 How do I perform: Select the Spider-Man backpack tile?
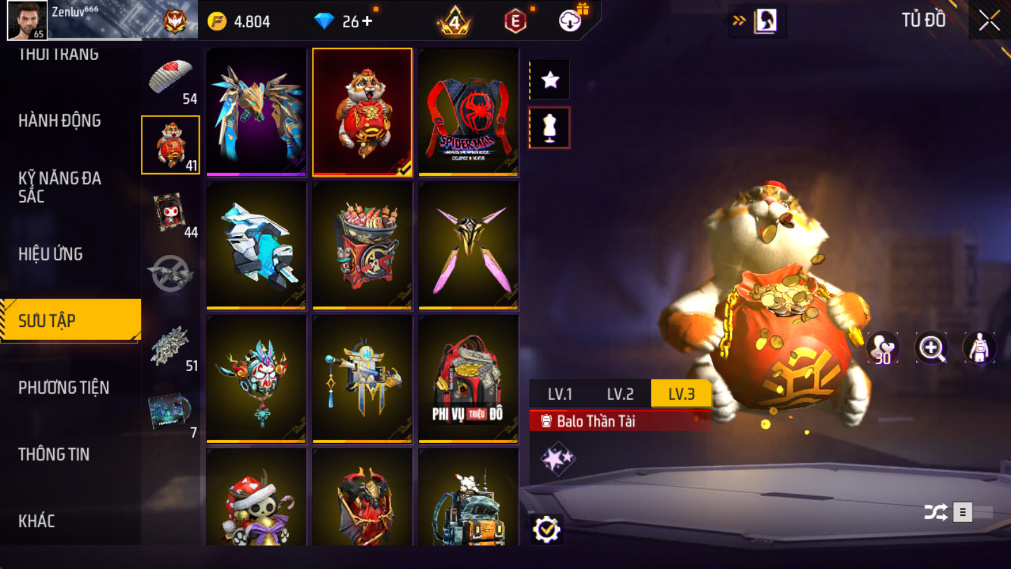[468, 112]
